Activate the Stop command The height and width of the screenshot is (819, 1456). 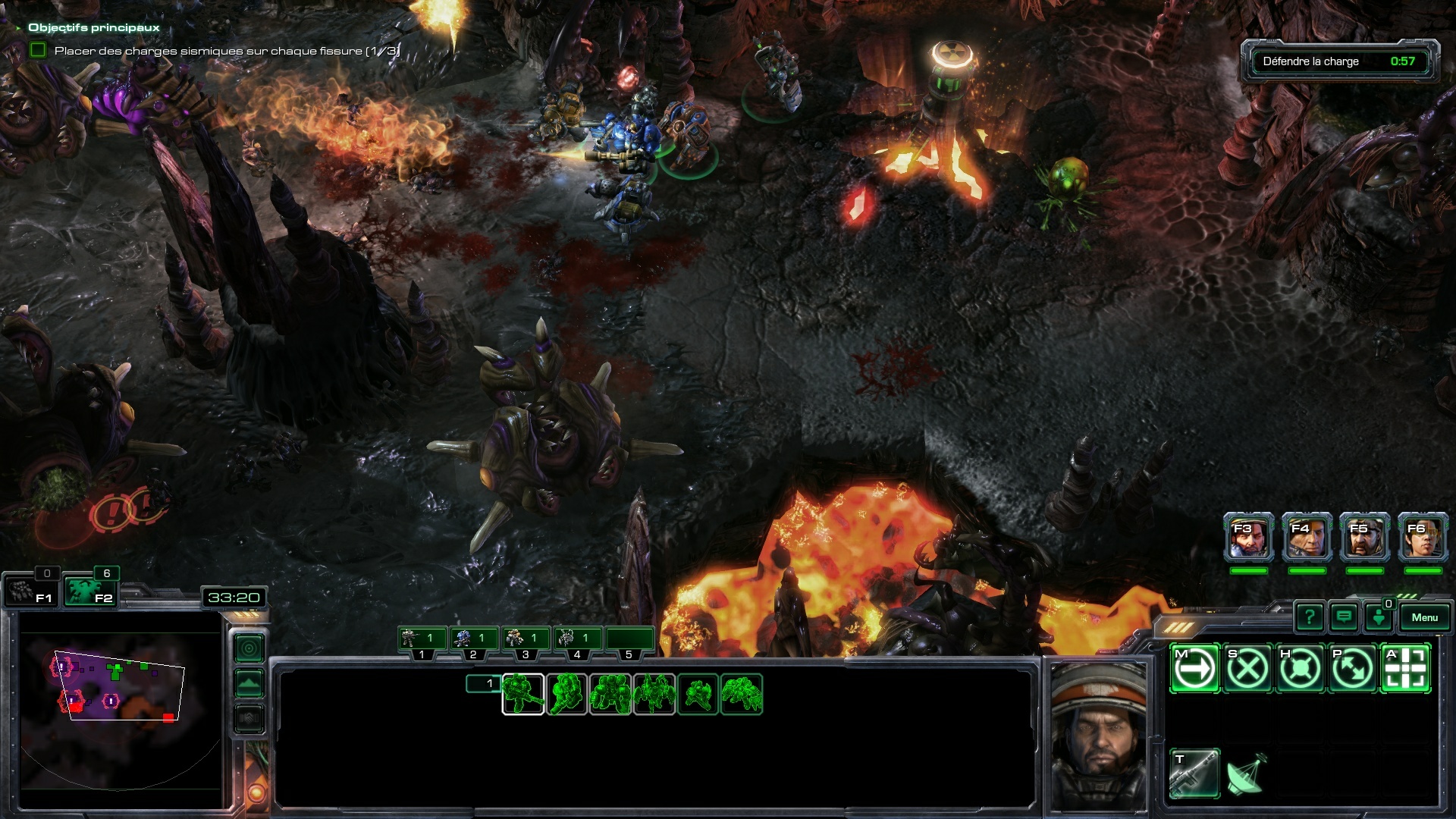point(1247,669)
